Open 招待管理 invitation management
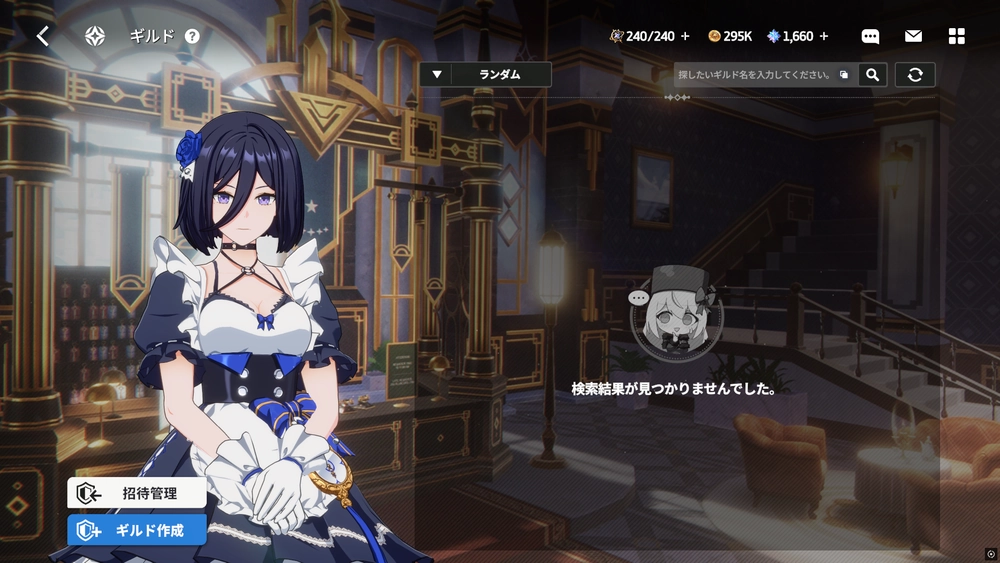This screenshot has width=1000, height=563. click(137, 492)
